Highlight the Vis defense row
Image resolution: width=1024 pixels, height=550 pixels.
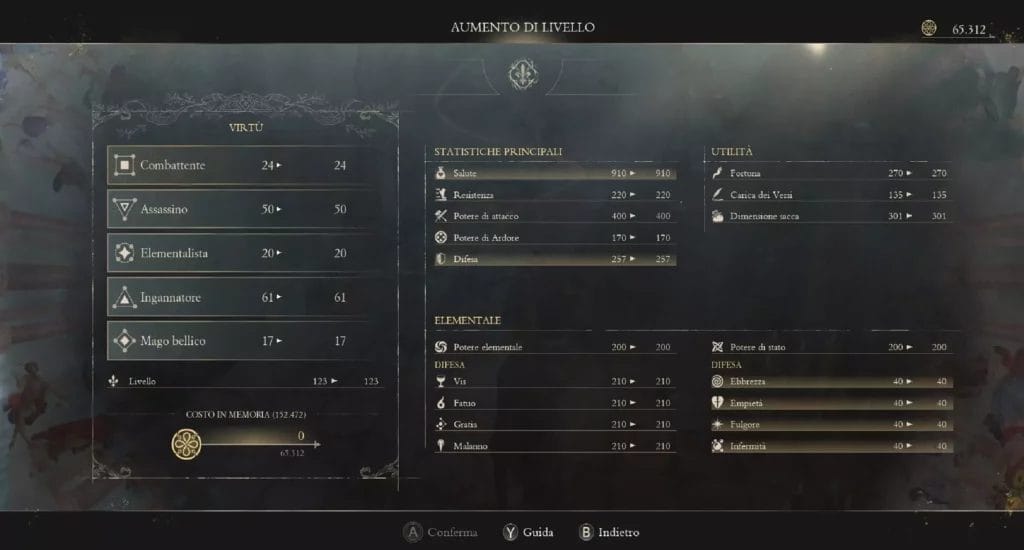[553, 381]
